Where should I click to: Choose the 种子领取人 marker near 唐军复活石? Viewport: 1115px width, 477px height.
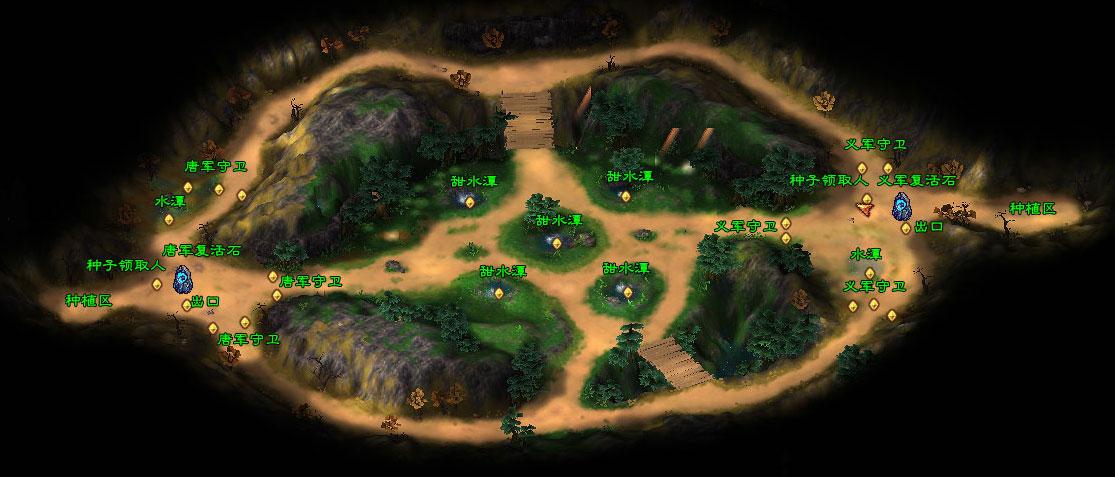pos(157,284)
